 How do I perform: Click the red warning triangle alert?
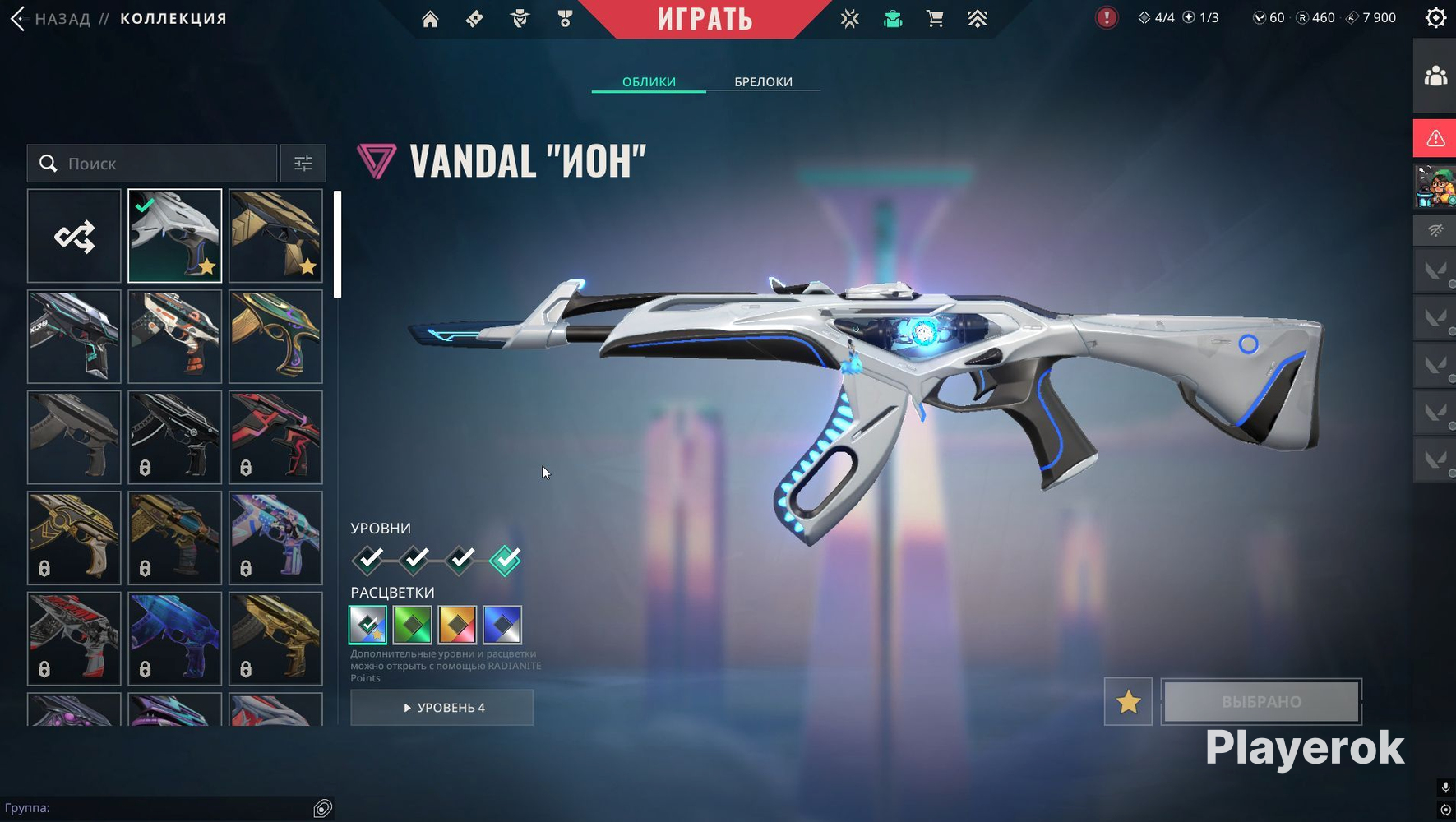(x=1435, y=138)
